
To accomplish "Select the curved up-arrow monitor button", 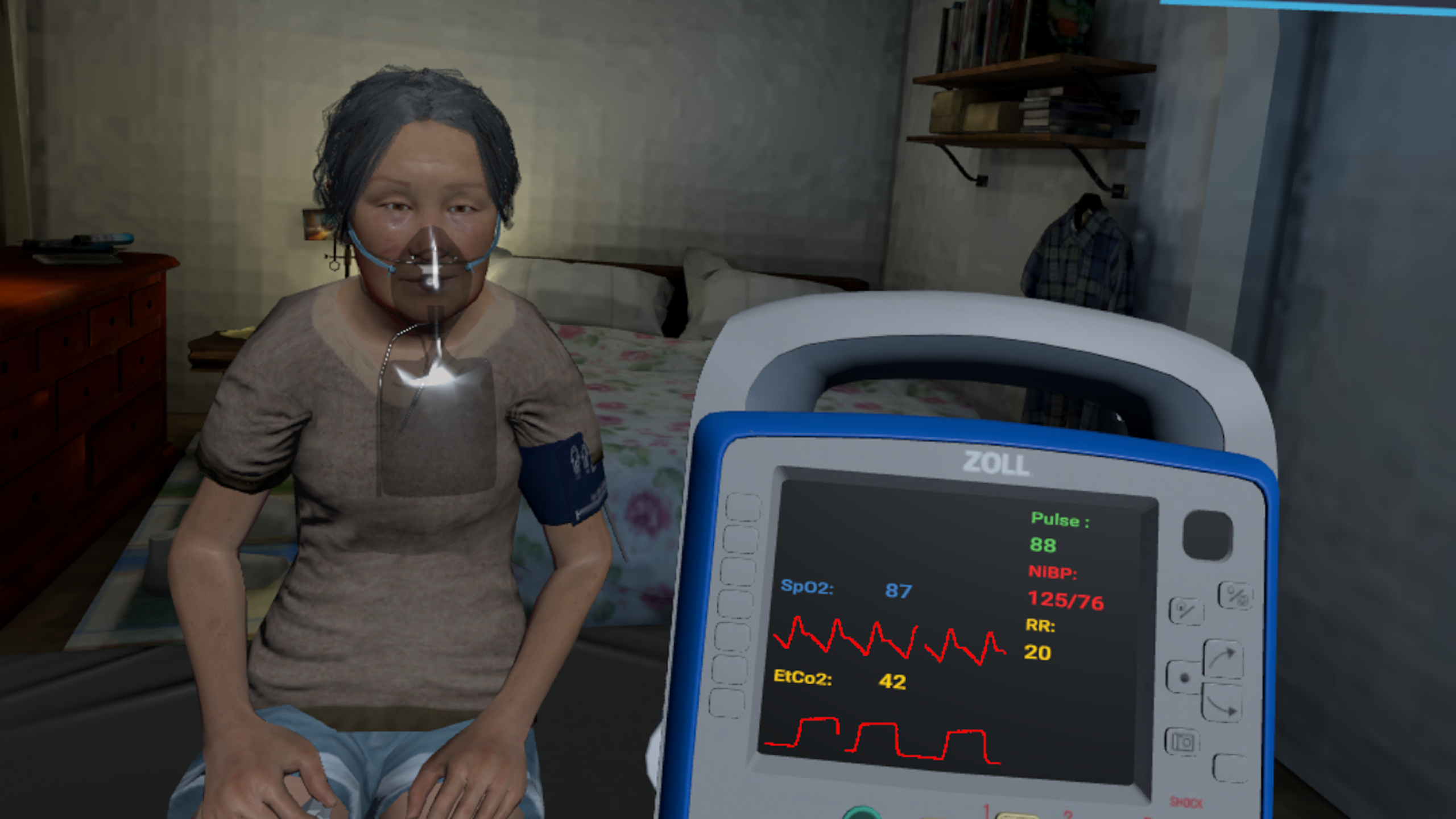I will pos(1223,660).
